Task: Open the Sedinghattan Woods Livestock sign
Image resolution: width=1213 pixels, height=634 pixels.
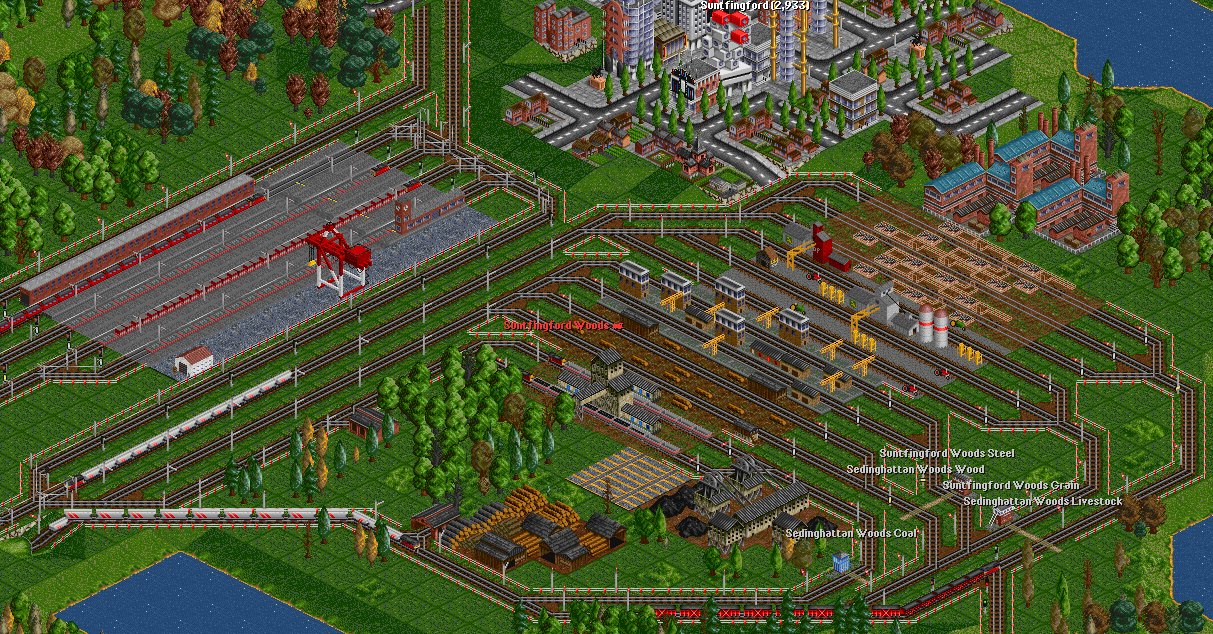Action: tap(1042, 501)
